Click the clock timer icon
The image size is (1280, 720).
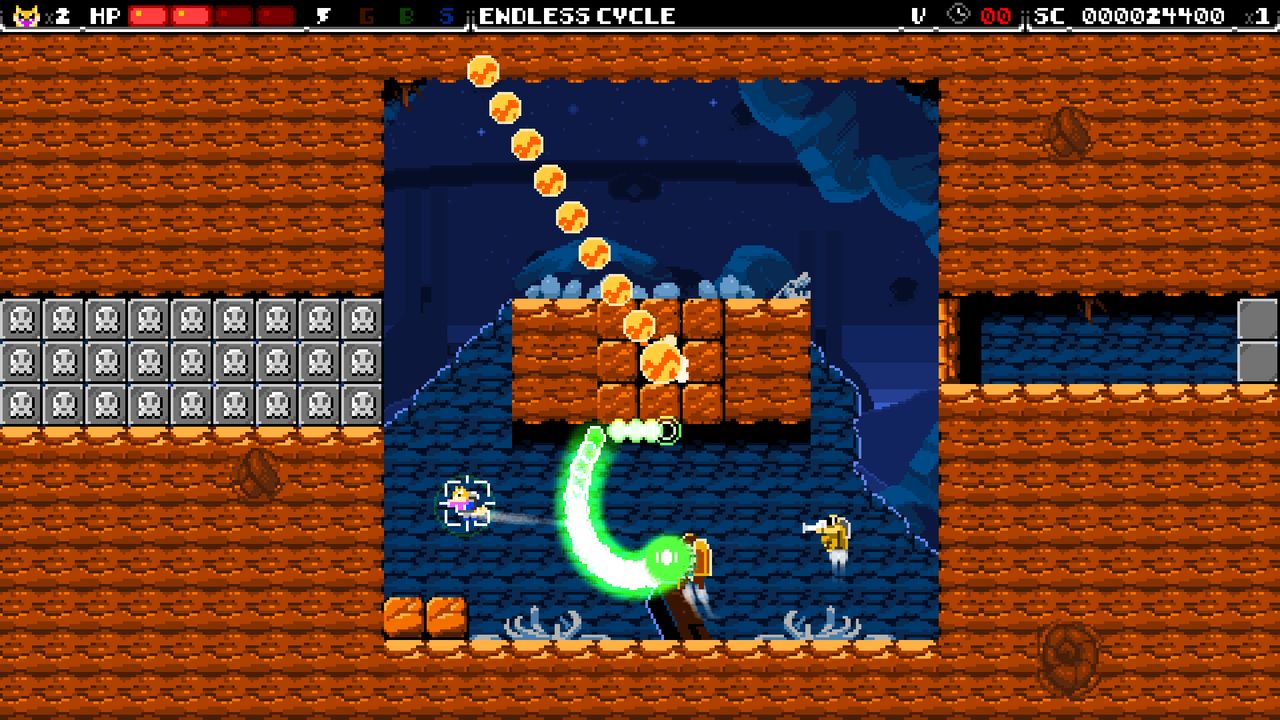point(957,15)
